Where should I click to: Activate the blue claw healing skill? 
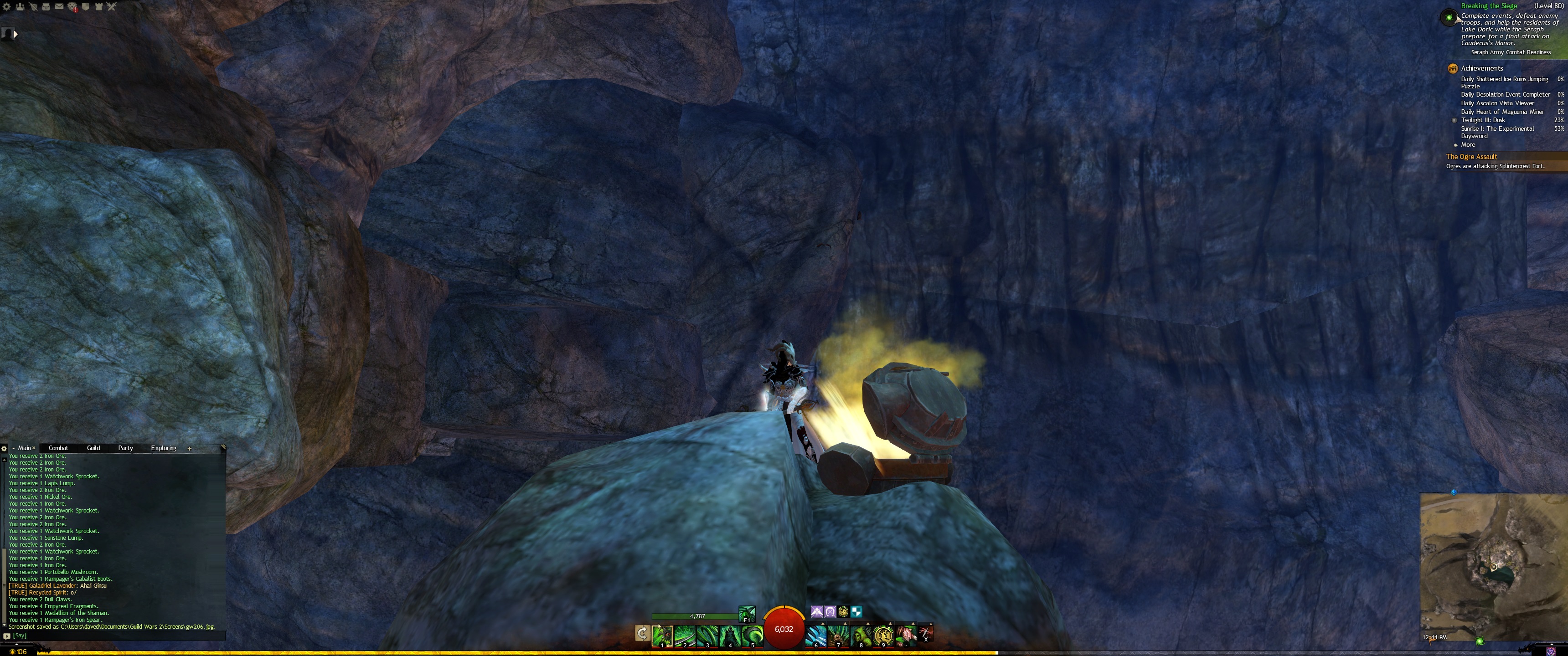[x=815, y=635]
